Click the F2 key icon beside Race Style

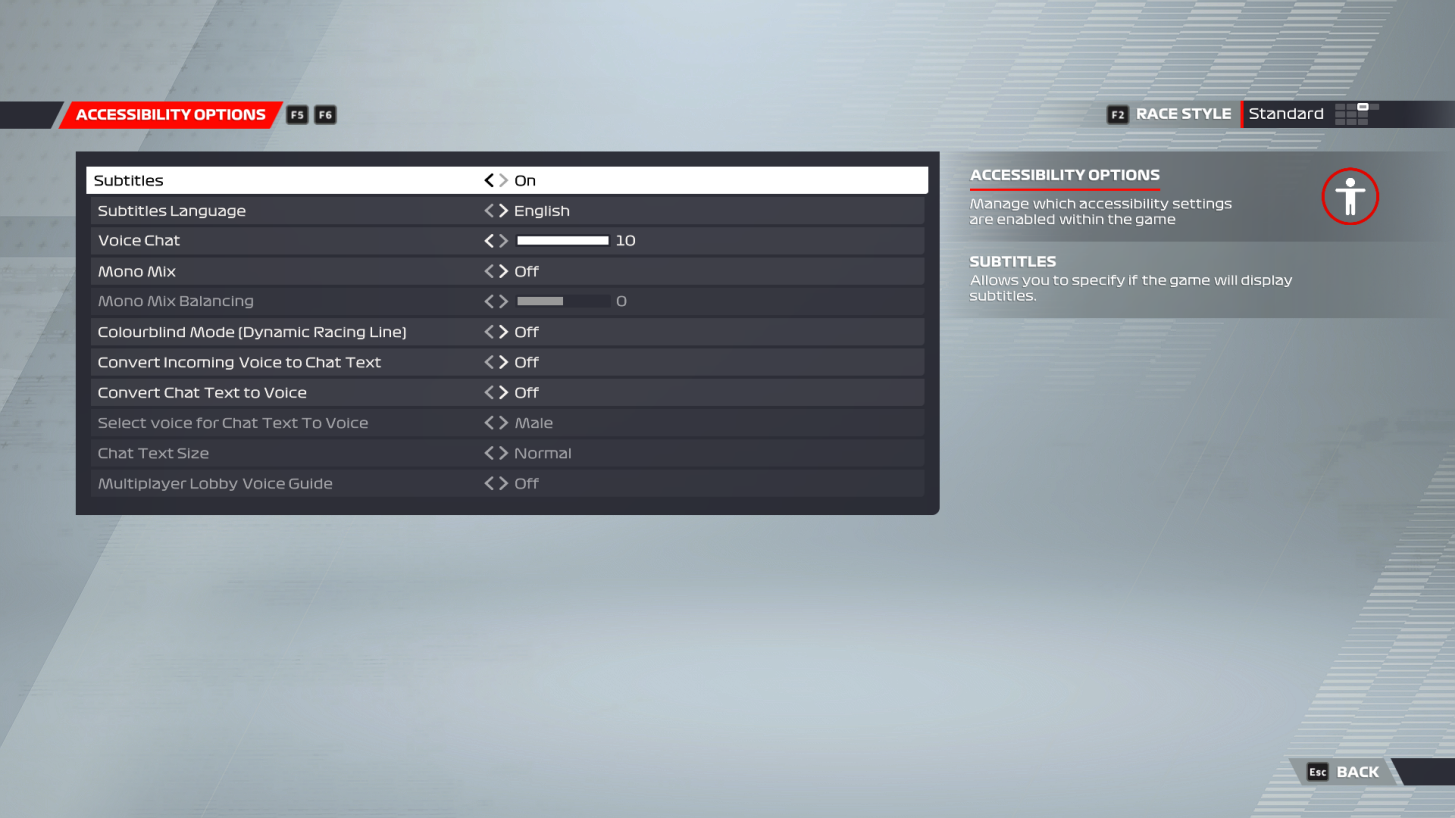tap(1116, 114)
